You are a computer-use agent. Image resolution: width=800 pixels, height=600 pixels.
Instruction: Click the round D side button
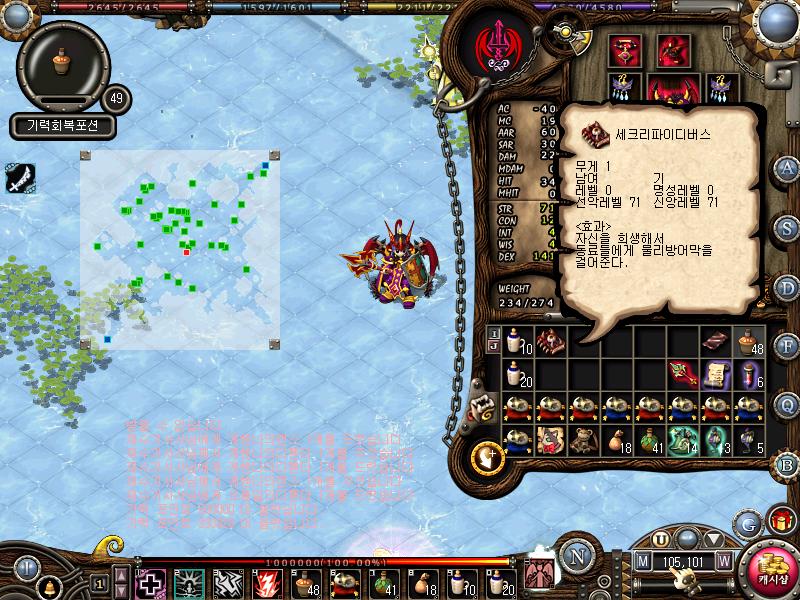coord(788,286)
